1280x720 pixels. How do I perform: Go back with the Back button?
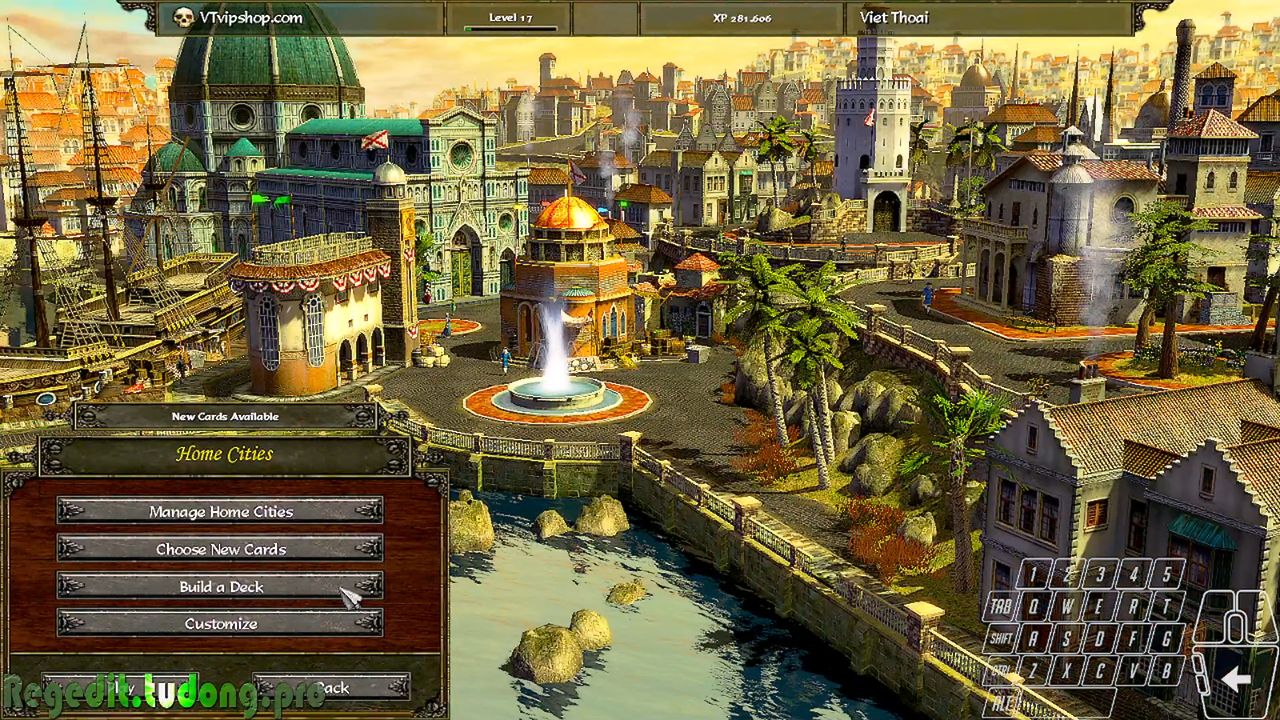coord(331,687)
